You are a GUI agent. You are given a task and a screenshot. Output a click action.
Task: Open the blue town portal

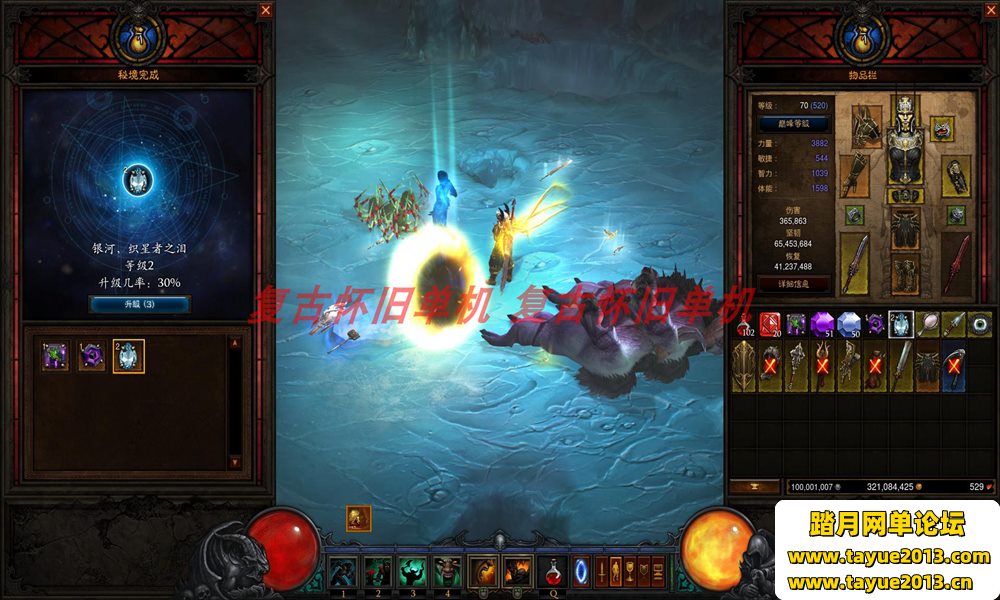[x=582, y=572]
